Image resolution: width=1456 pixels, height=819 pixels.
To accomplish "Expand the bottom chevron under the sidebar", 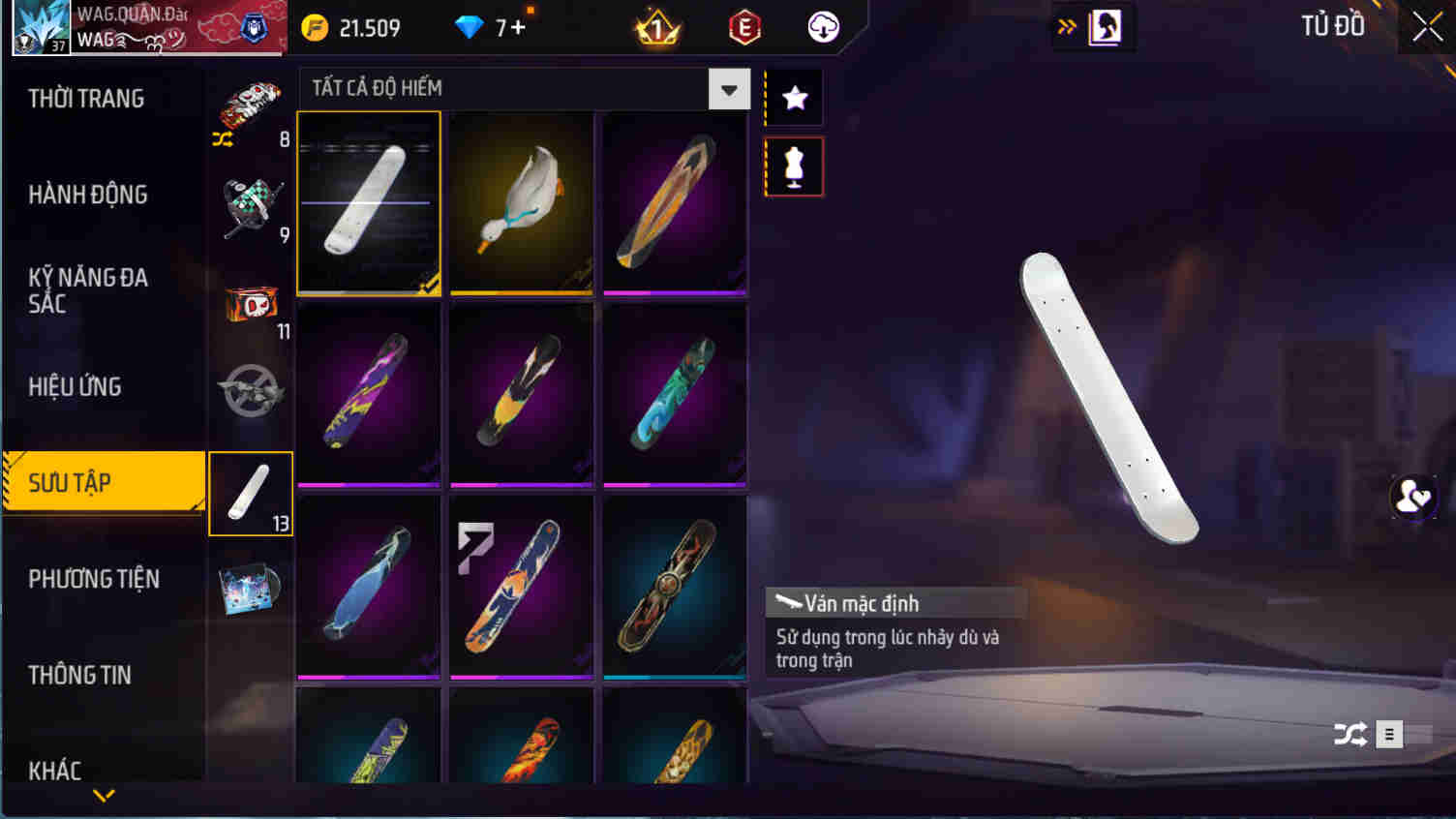I will click(104, 797).
